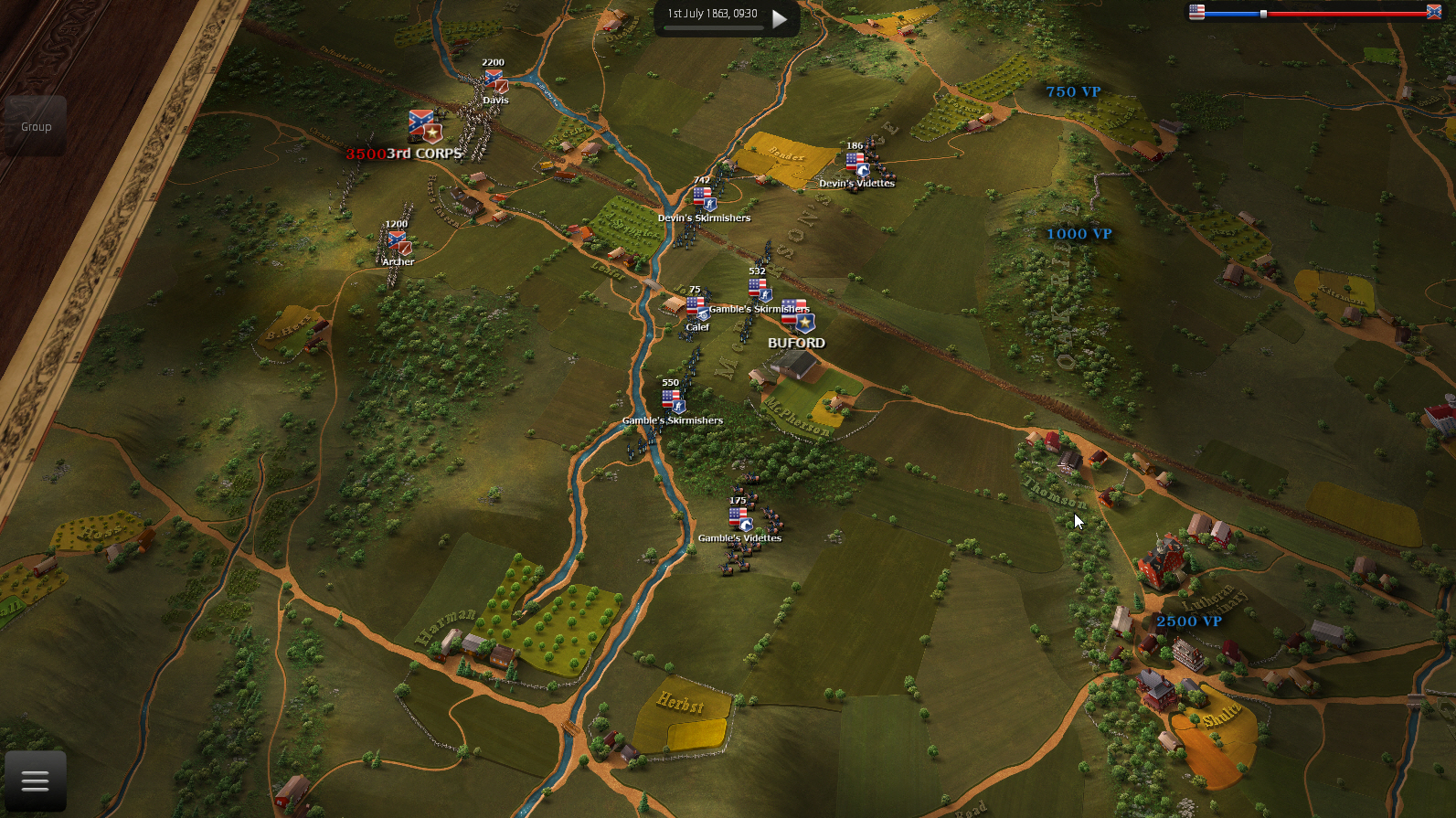Viewport: 1456px width, 818px height.
Task: Select Gamble's Videttes unit flag
Action: coord(740,516)
